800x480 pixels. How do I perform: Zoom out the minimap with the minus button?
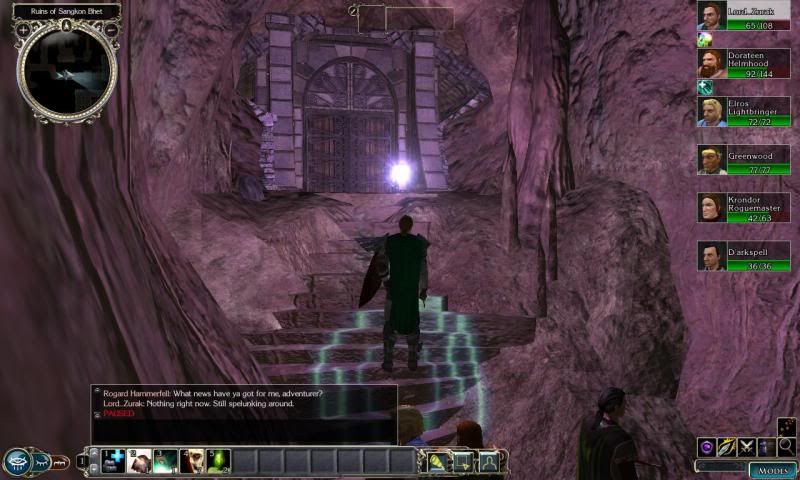(110, 30)
